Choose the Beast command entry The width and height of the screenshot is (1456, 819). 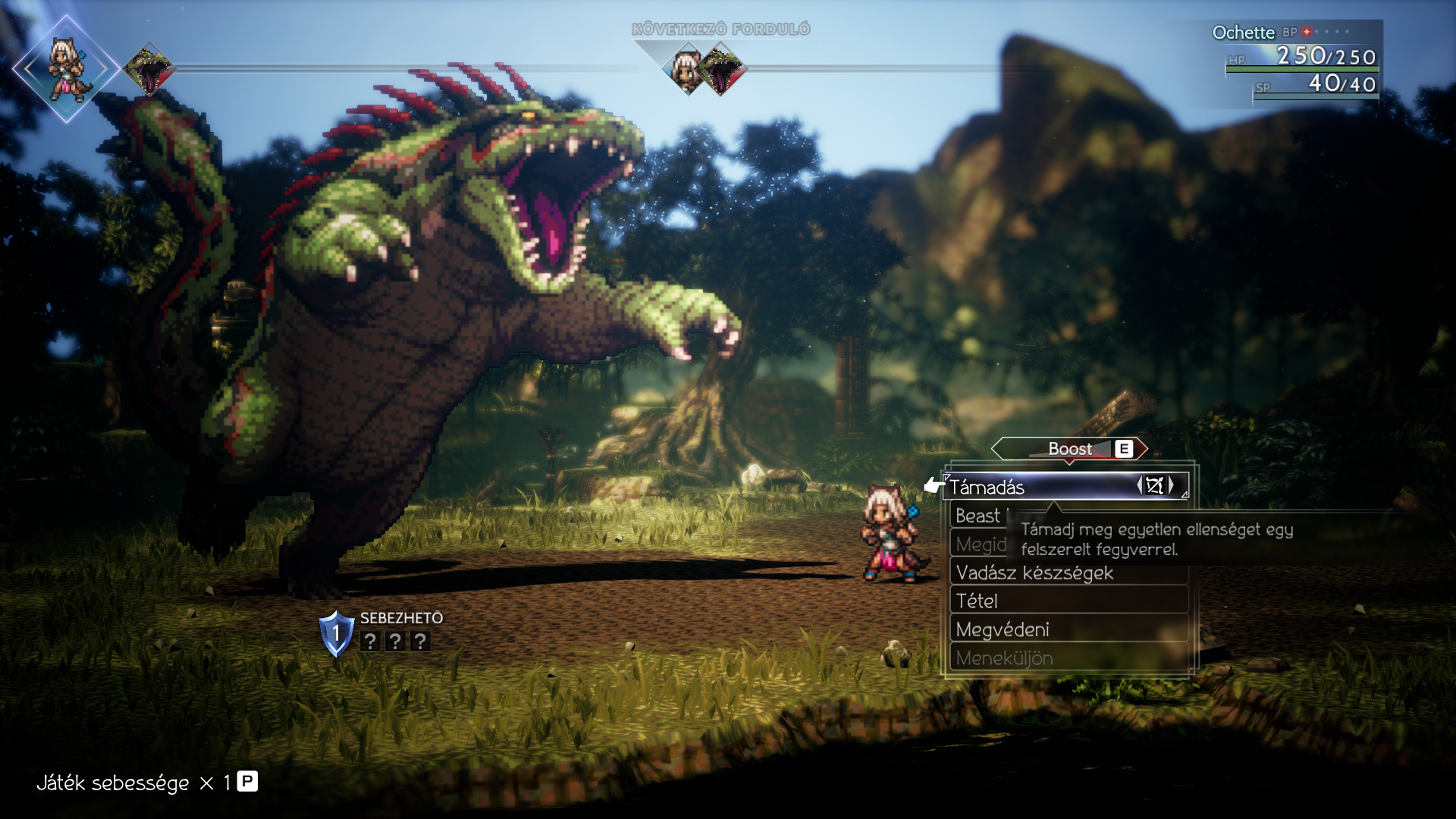coord(978,516)
